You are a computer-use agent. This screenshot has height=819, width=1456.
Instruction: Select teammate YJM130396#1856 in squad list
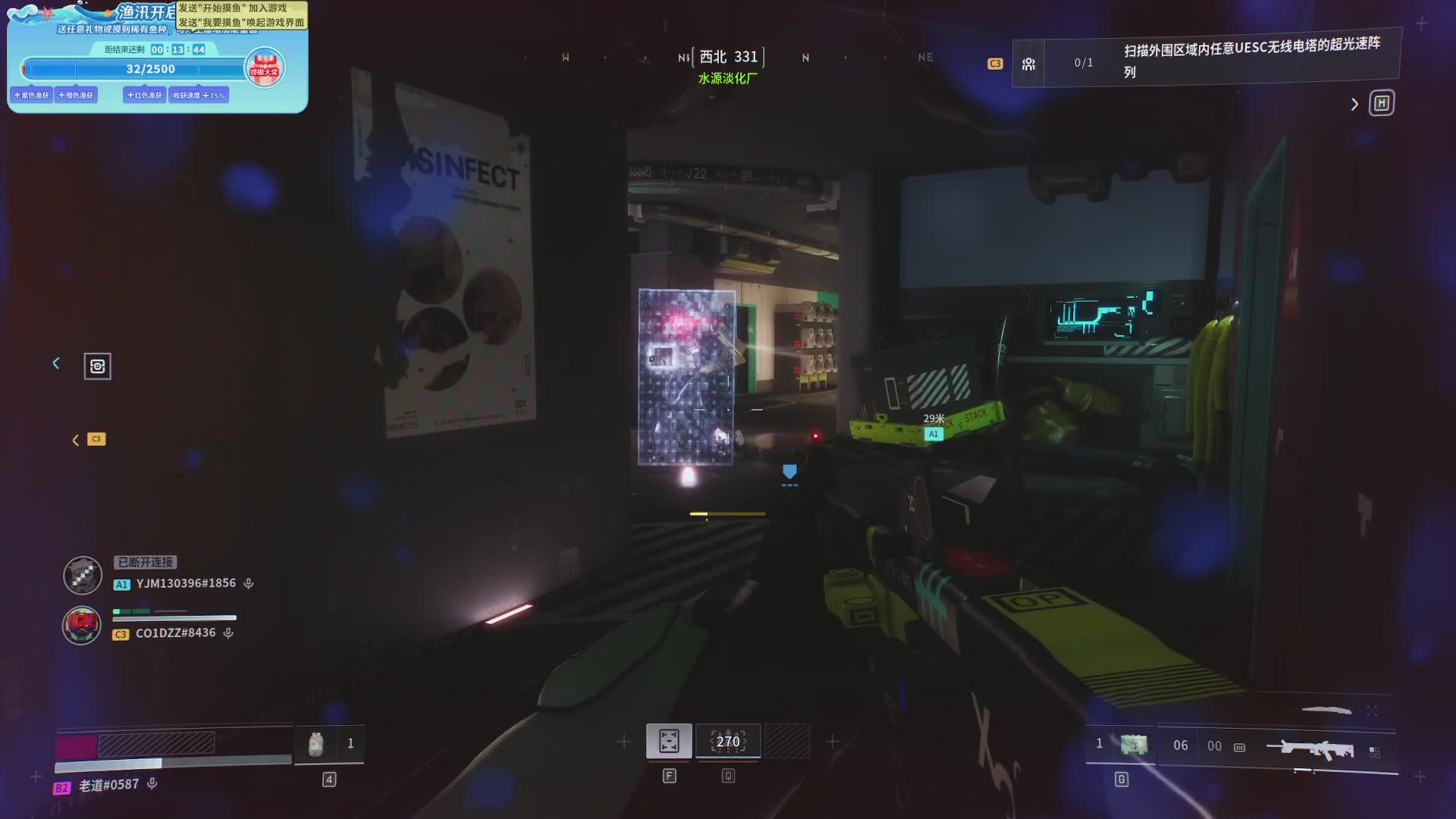click(x=185, y=583)
